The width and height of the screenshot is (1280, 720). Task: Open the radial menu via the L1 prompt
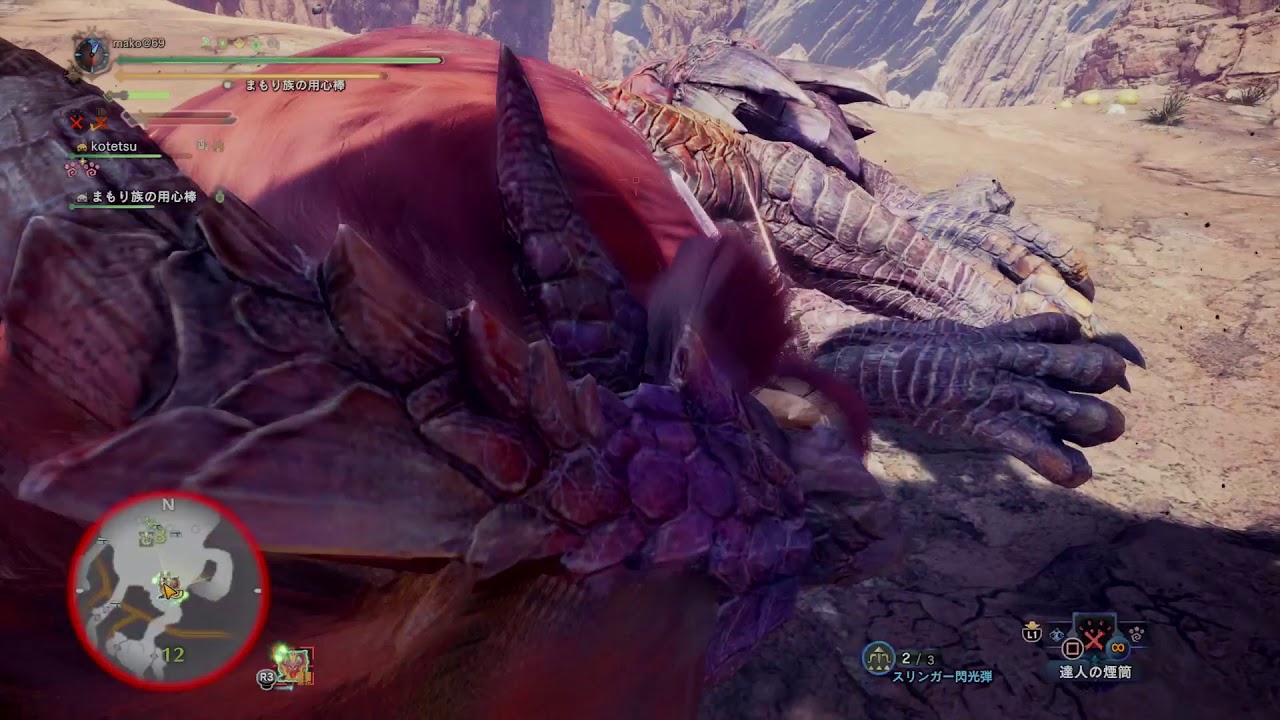click(x=1031, y=634)
